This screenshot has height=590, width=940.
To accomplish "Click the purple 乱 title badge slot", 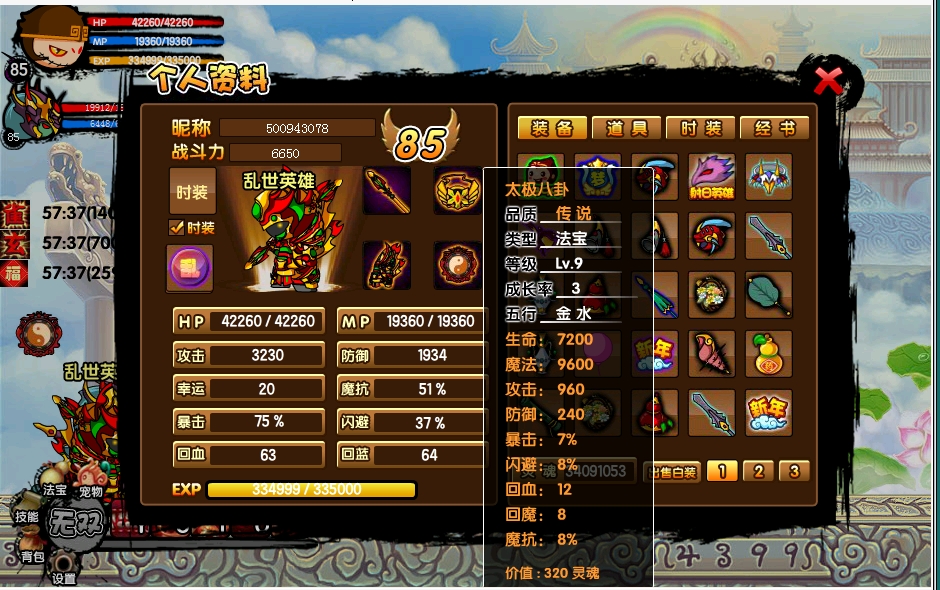I will pyautogui.click(x=189, y=269).
